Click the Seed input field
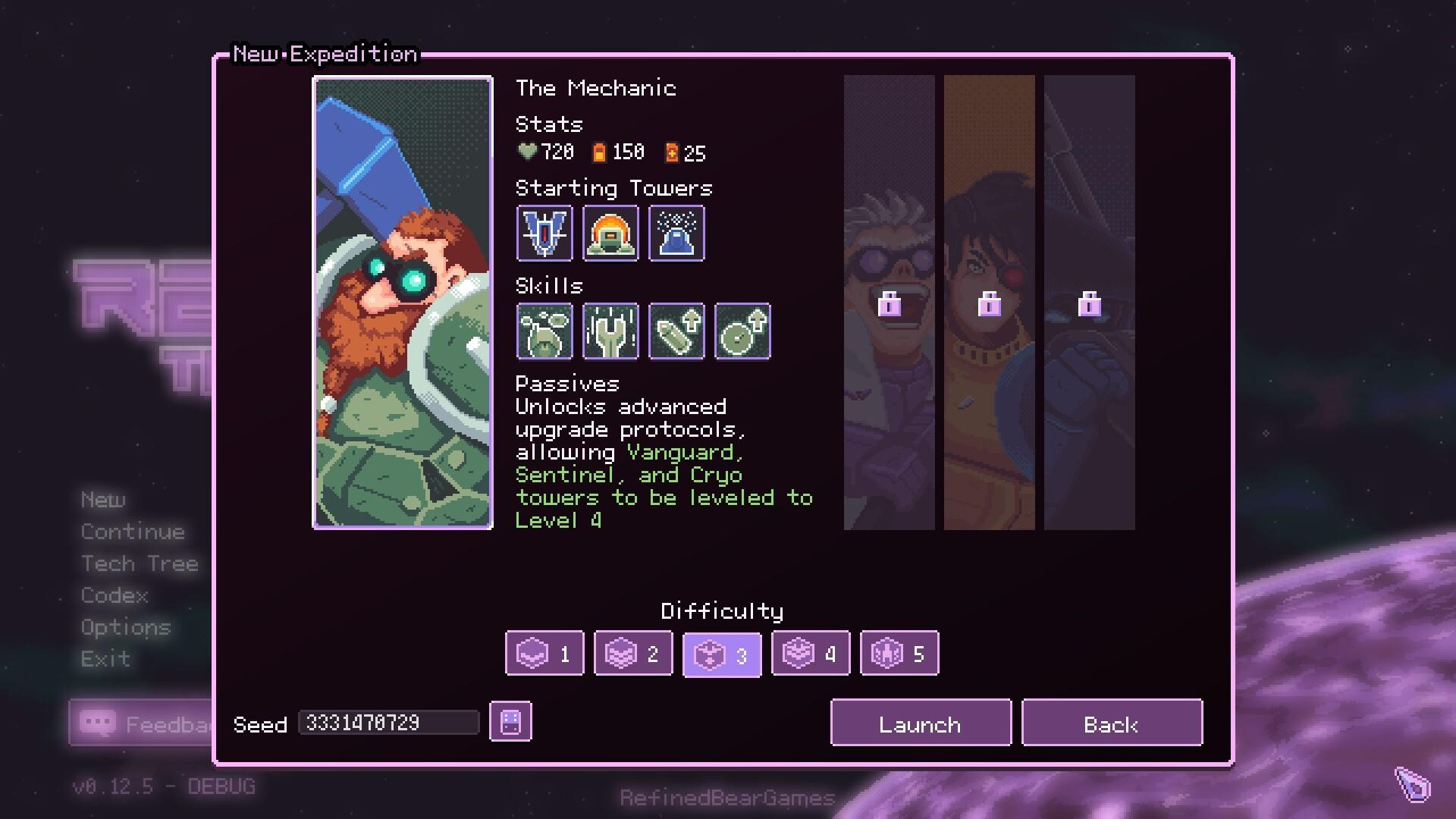The width and height of the screenshot is (1456, 819). tap(388, 722)
